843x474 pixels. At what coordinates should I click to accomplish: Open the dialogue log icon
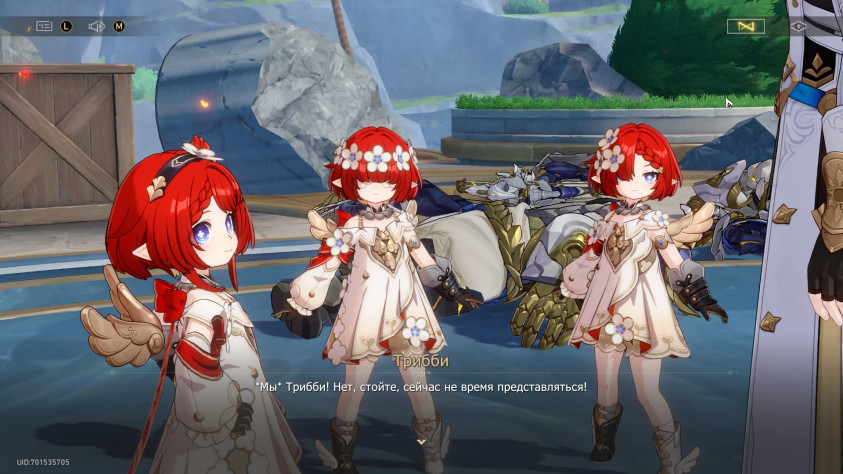click(x=45, y=26)
